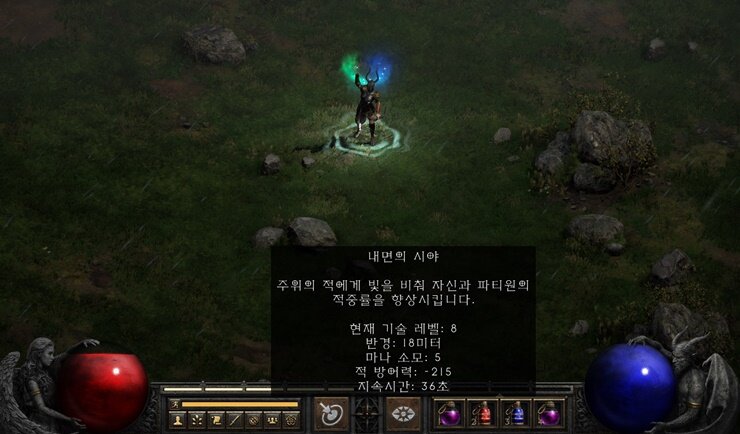Toggle run/walk icon beside stamina bar

tap(174, 404)
